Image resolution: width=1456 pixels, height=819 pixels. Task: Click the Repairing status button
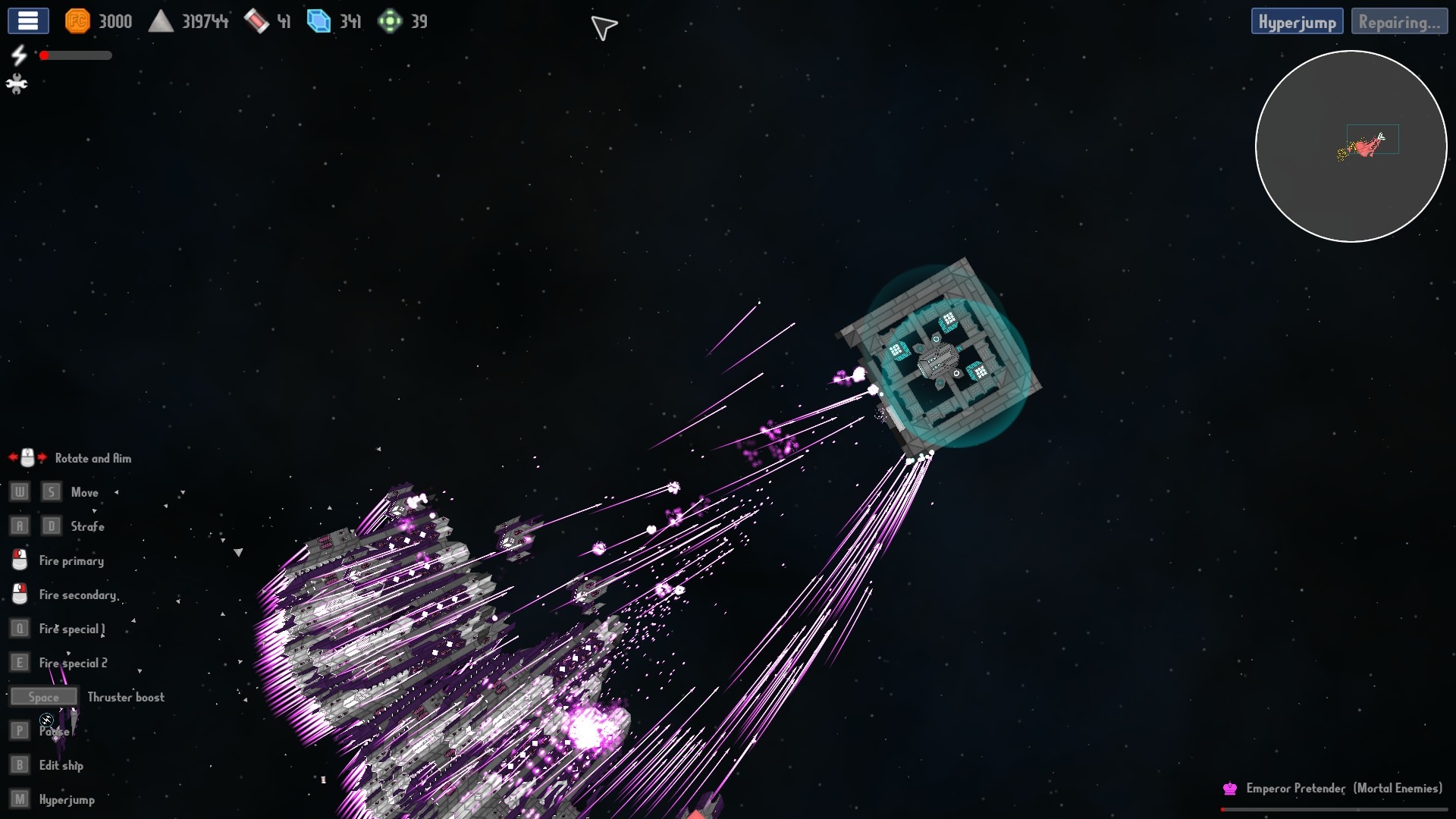[x=1399, y=22]
